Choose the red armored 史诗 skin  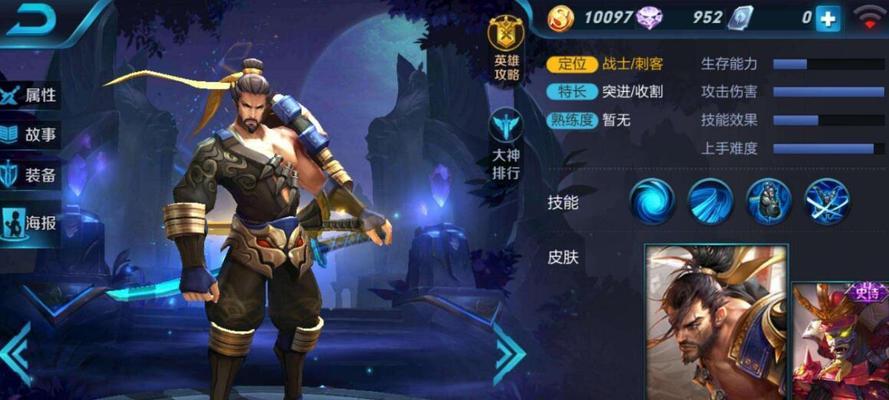(842, 340)
